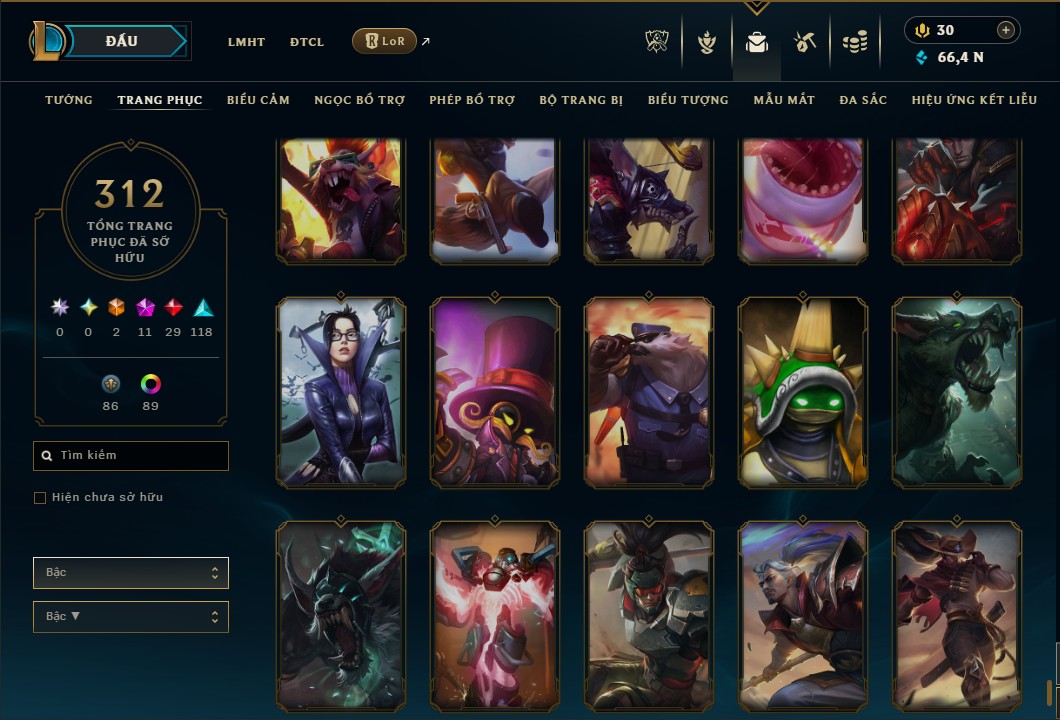Open the Bậc dropdown with the triangle arrow

131,616
